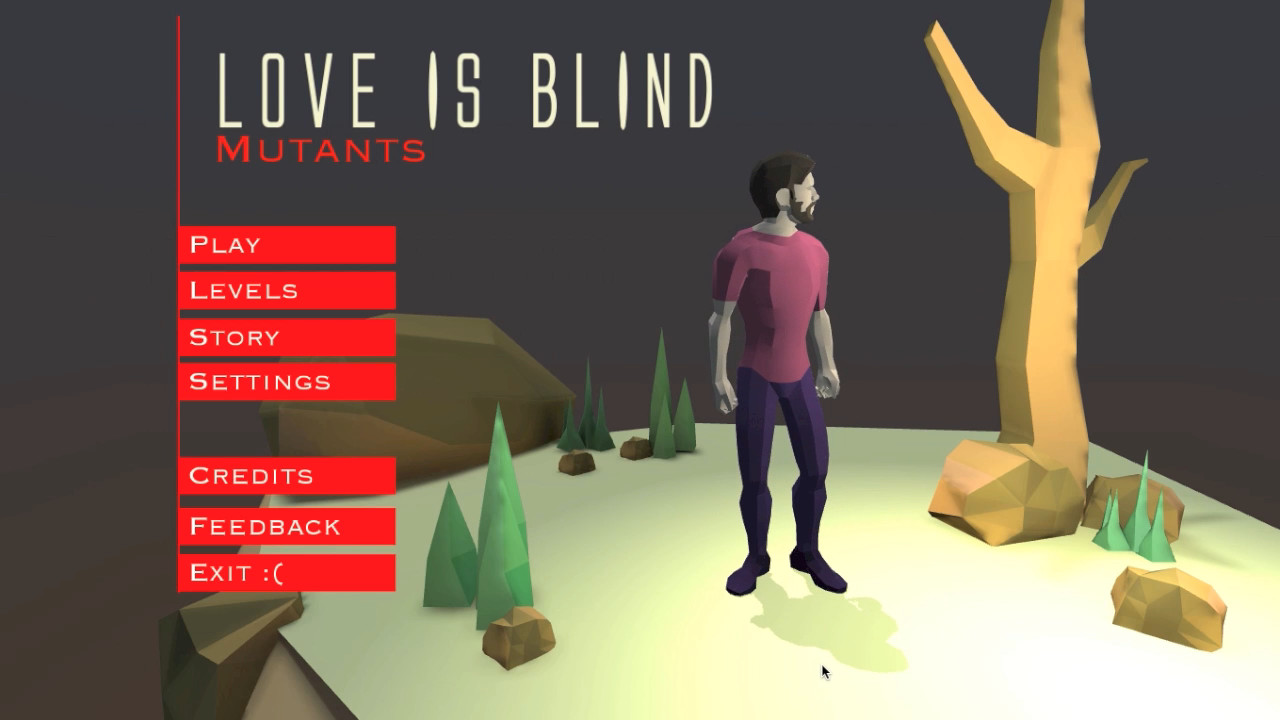View the Credits screen

click(x=287, y=476)
